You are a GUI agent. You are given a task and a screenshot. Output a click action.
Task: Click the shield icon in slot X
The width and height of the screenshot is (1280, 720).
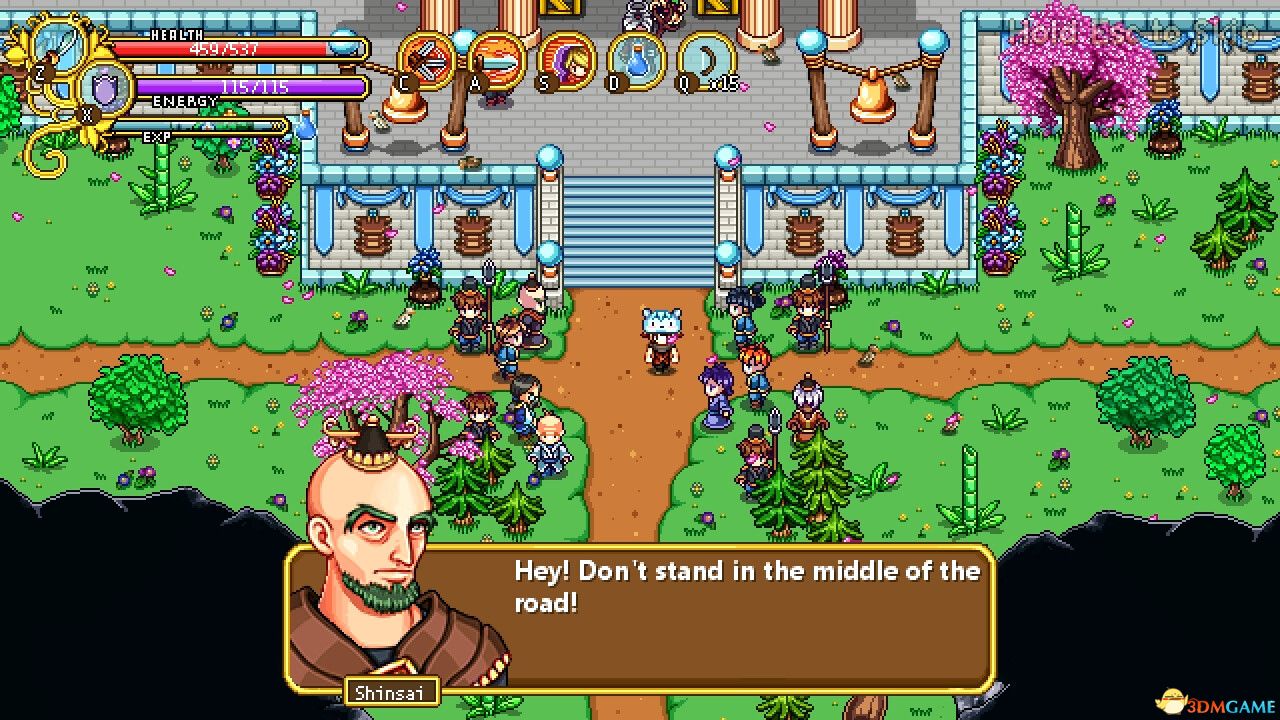click(103, 88)
